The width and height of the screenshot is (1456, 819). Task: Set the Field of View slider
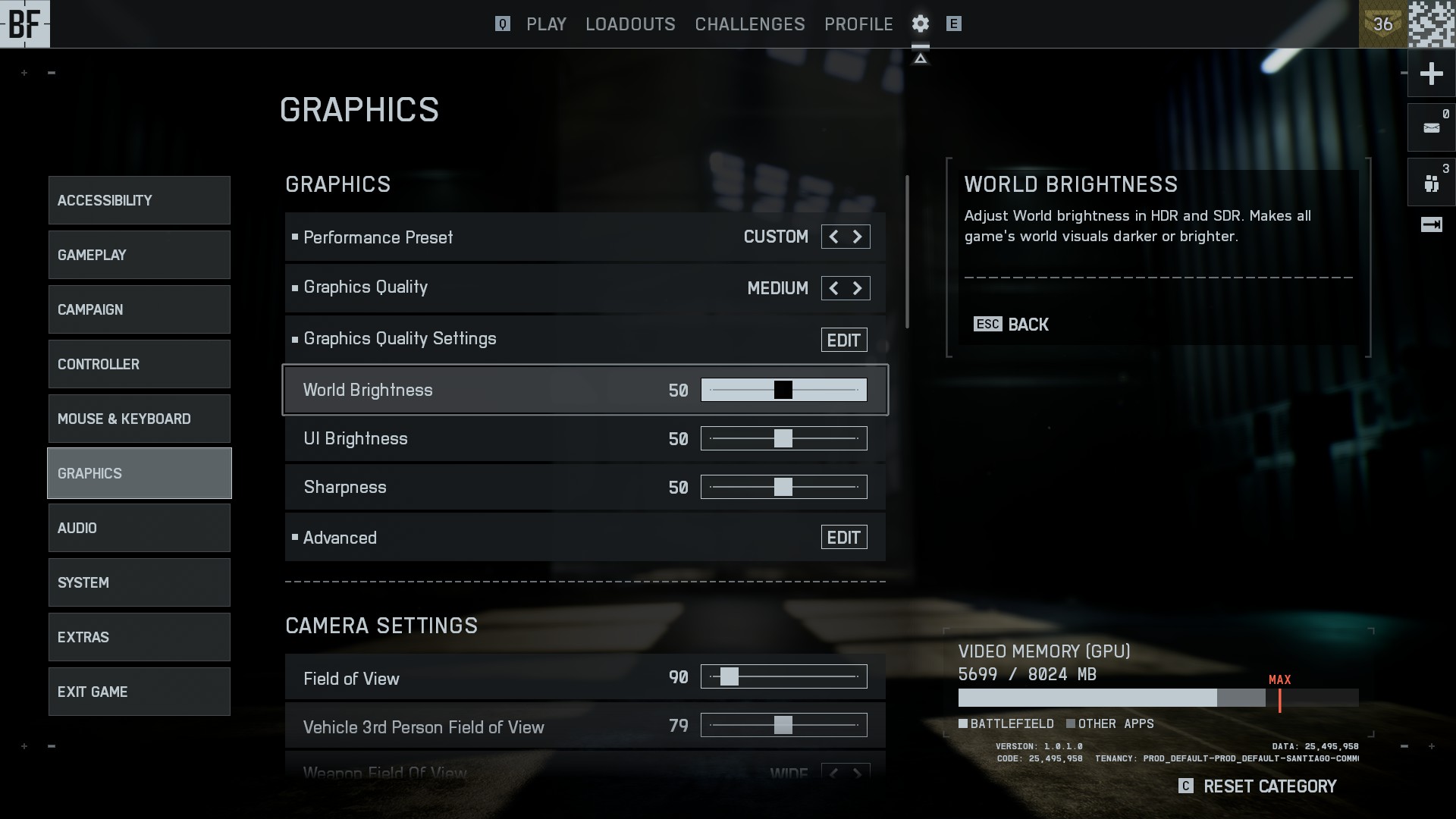tap(783, 676)
